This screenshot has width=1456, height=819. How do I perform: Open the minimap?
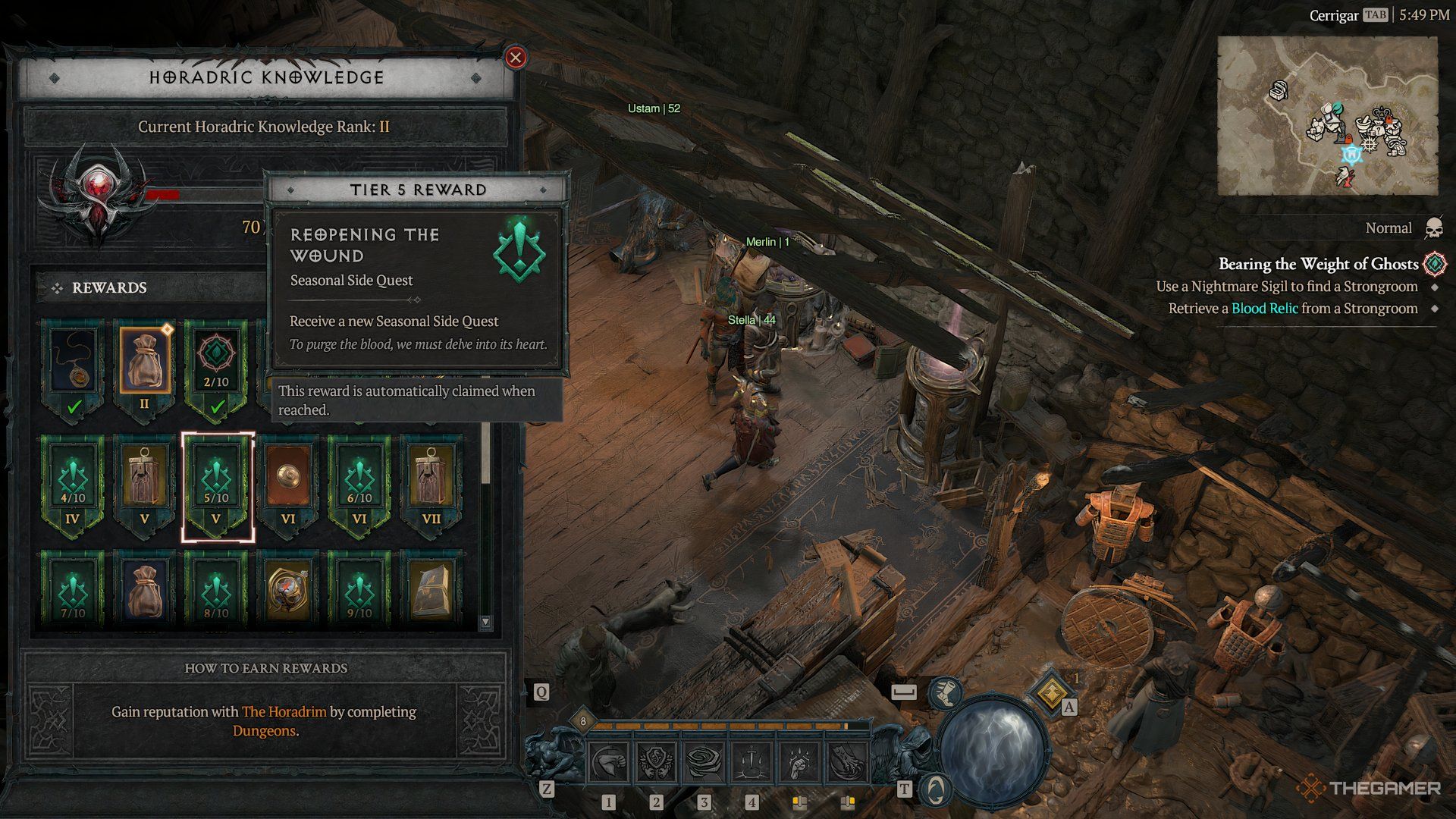1327,116
